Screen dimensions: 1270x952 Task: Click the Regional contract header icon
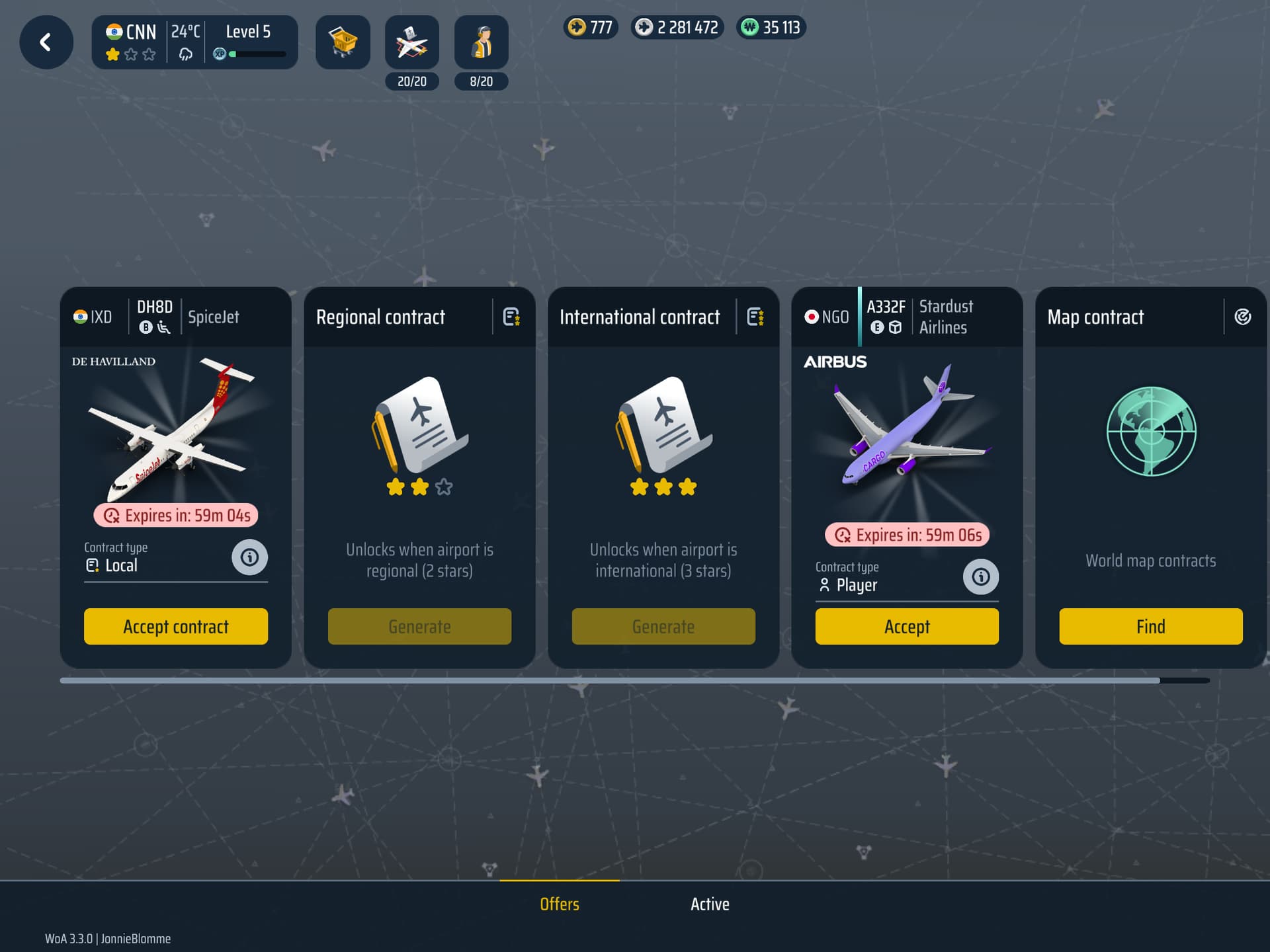511,317
